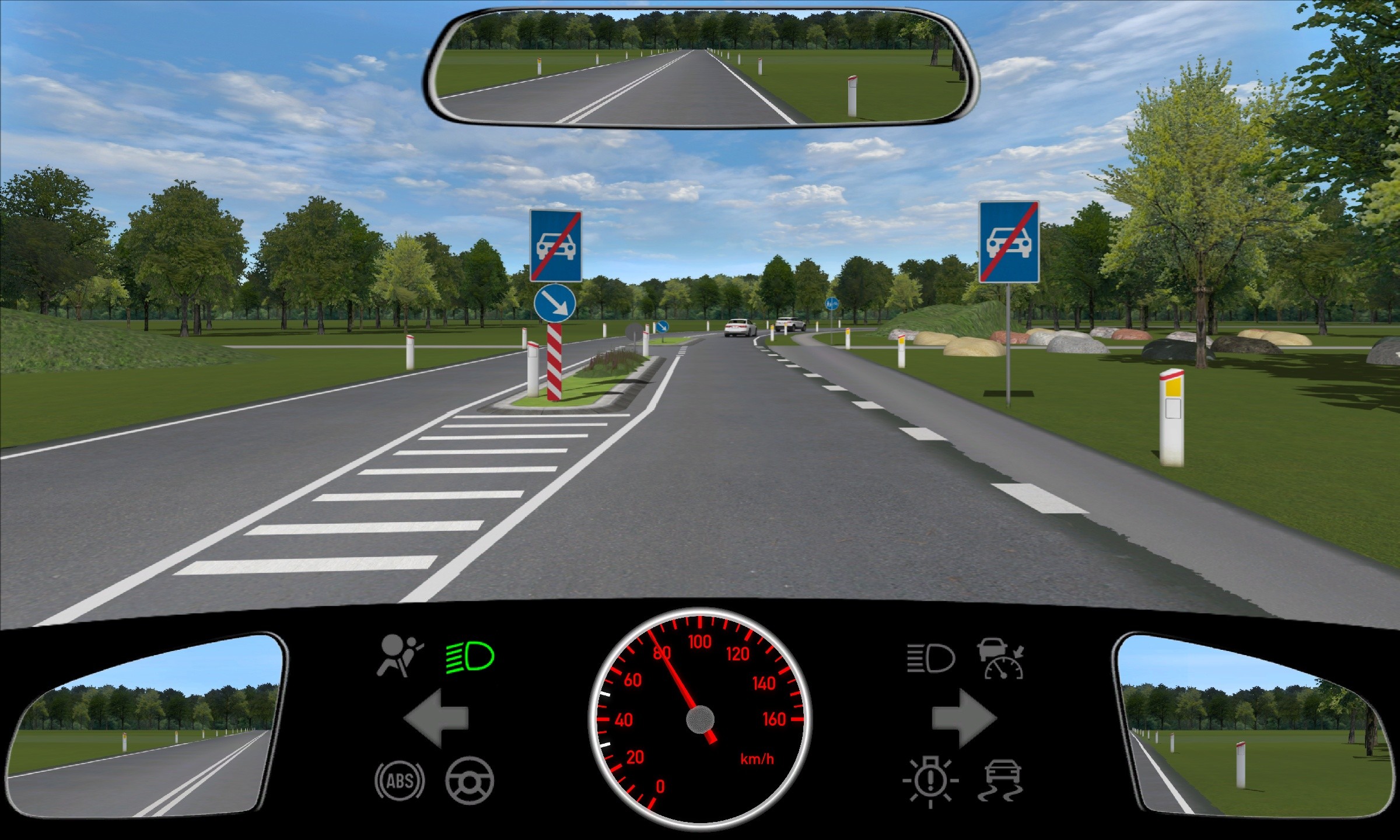
Task: Activate the left turn signal arrow
Action: coord(436,718)
